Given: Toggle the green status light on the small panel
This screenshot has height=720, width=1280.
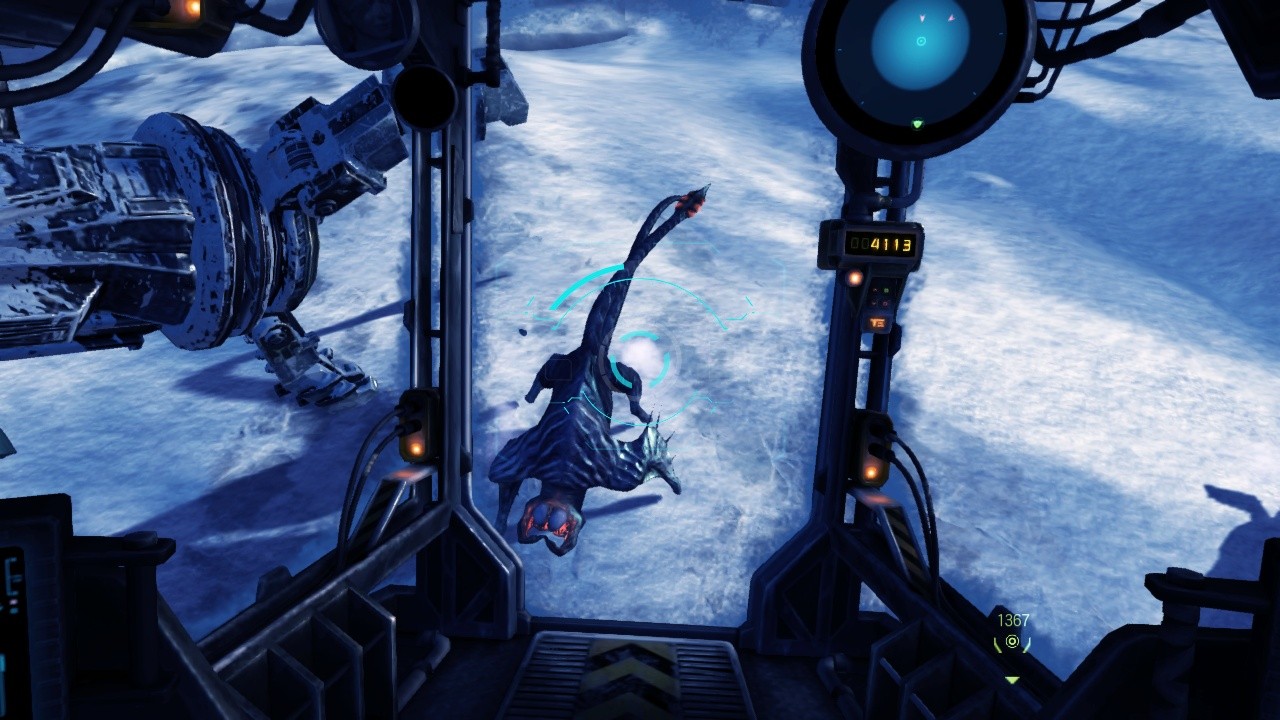Looking at the screenshot, I should pos(886,291).
